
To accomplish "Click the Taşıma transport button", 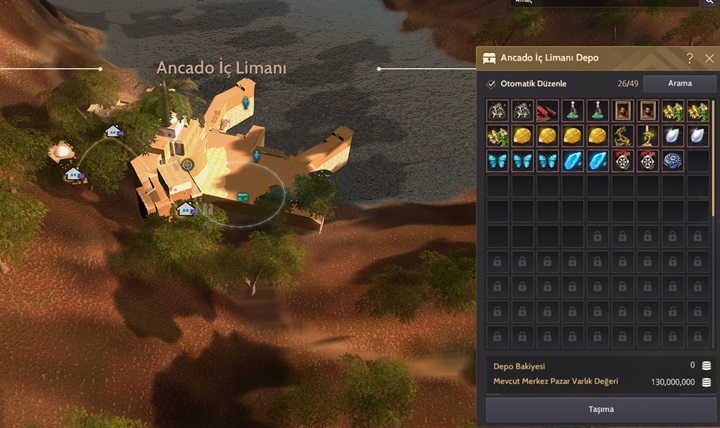I will point(600,409).
